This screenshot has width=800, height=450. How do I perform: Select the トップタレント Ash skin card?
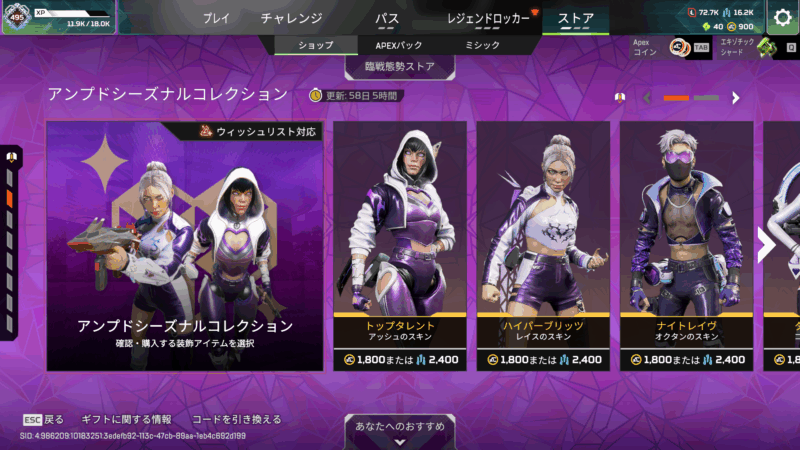pyautogui.click(x=400, y=245)
